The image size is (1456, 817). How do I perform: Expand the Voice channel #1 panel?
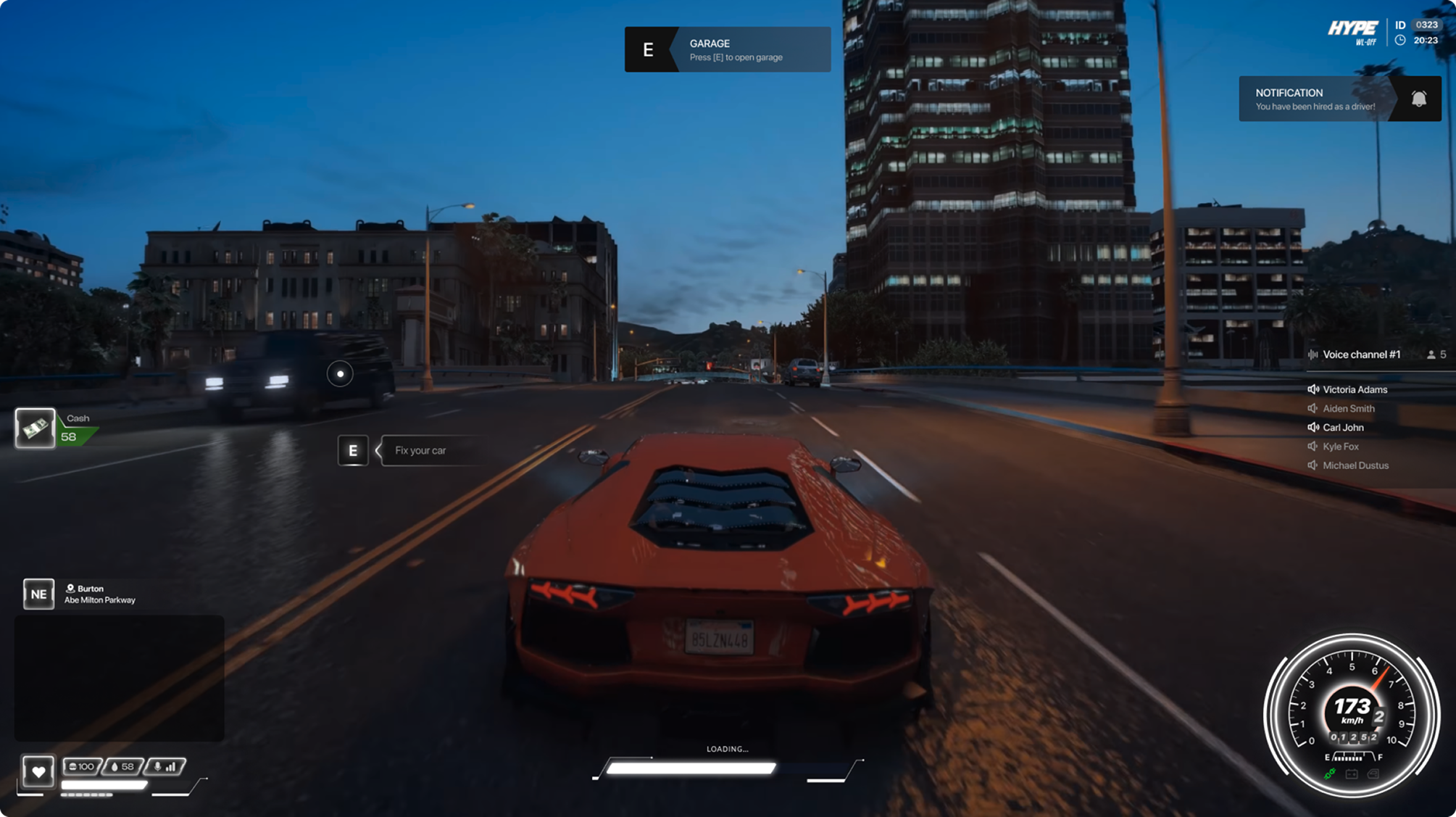(x=1363, y=354)
